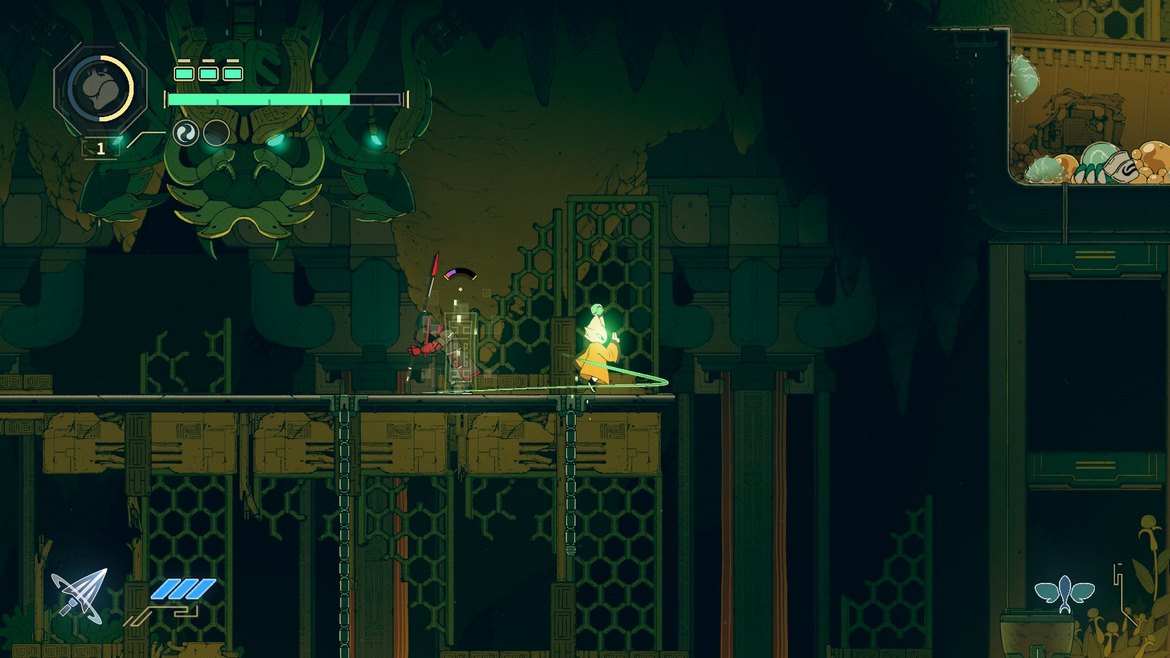Click the blue talisman charge bars

tap(182, 590)
